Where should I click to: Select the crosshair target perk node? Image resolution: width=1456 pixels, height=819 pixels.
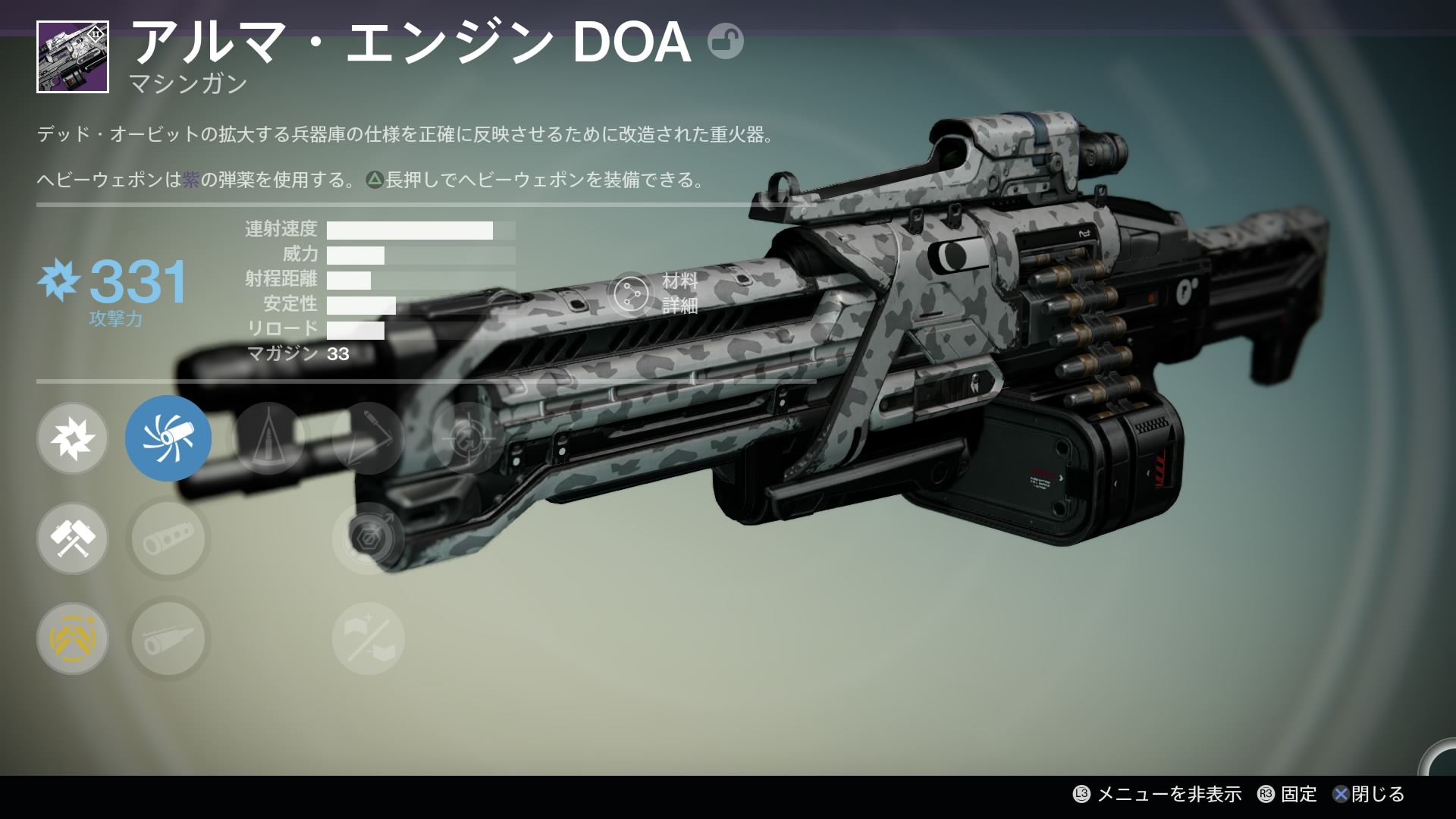pos(468,438)
